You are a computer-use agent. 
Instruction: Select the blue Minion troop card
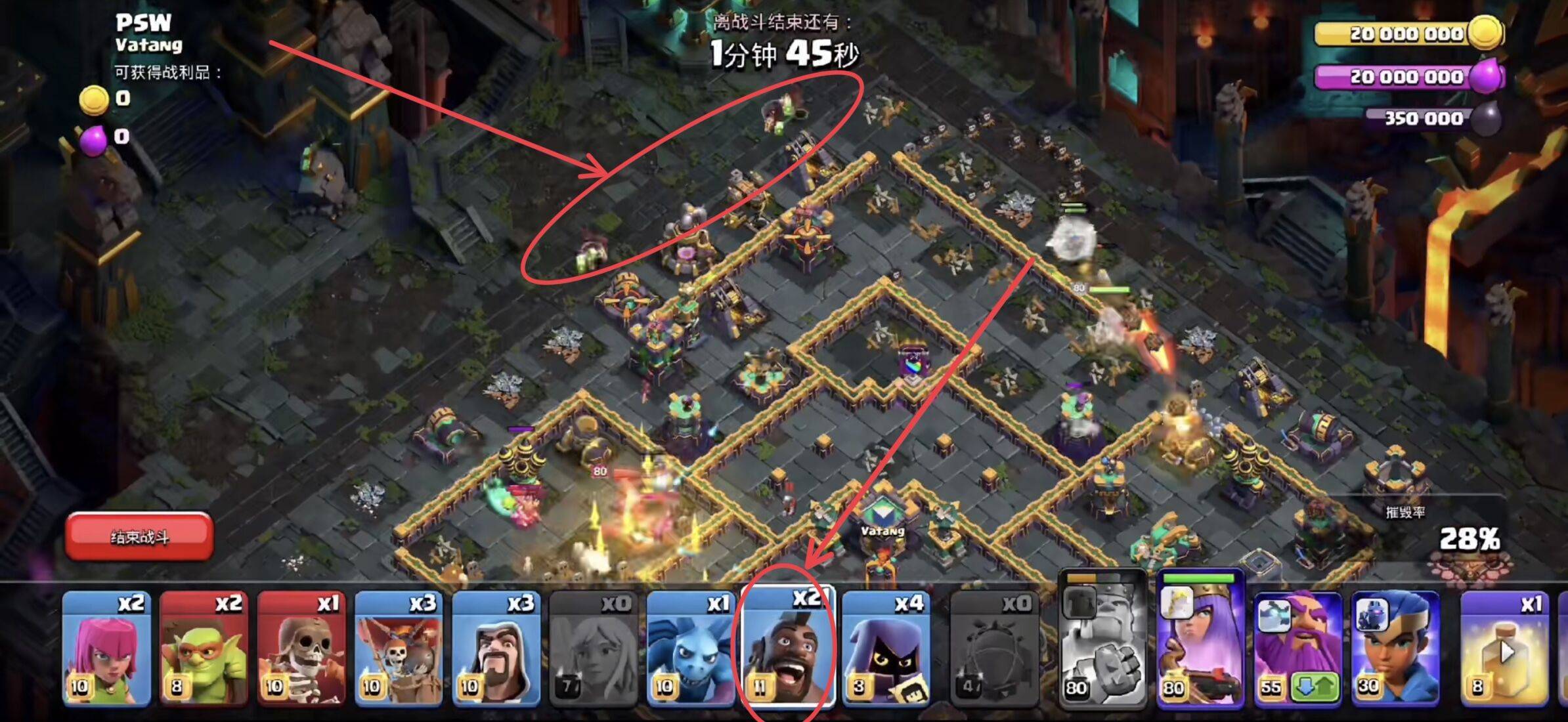[690, 648]
